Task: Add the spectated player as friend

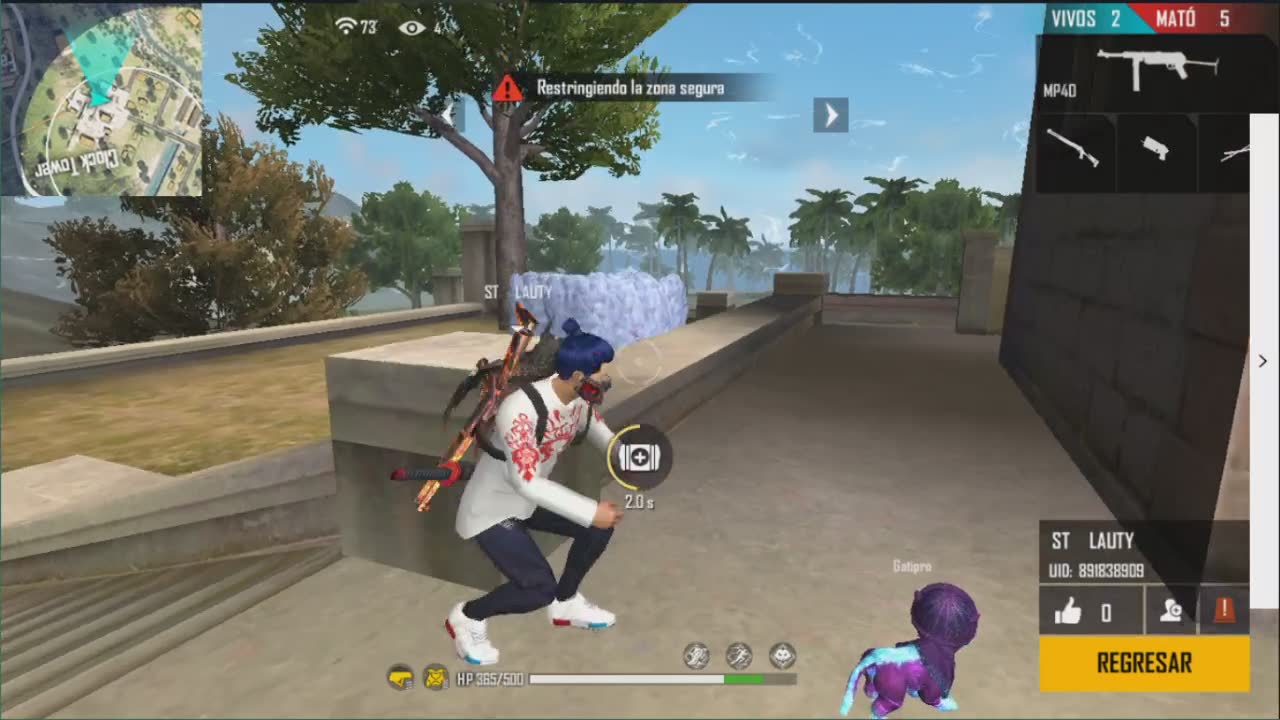Action: tap(1171, 611)
